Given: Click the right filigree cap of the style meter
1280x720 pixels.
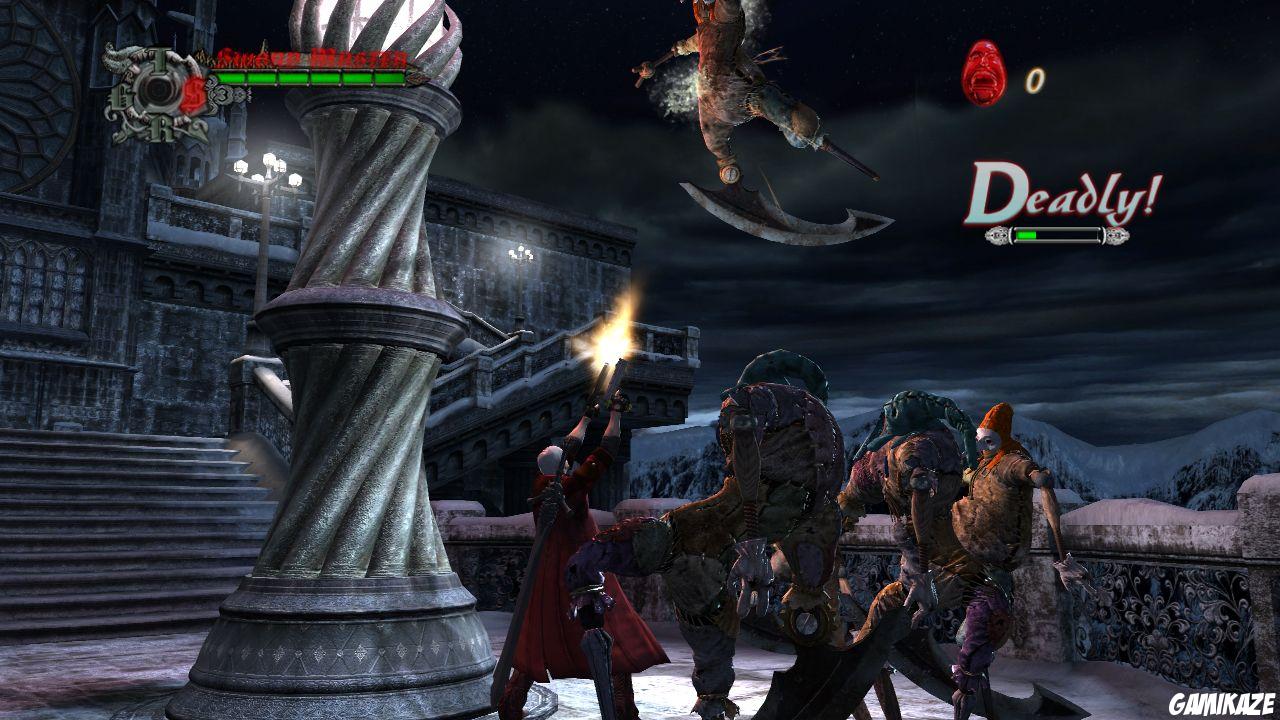Looking at the screenshot, I should coord(1119,235).
